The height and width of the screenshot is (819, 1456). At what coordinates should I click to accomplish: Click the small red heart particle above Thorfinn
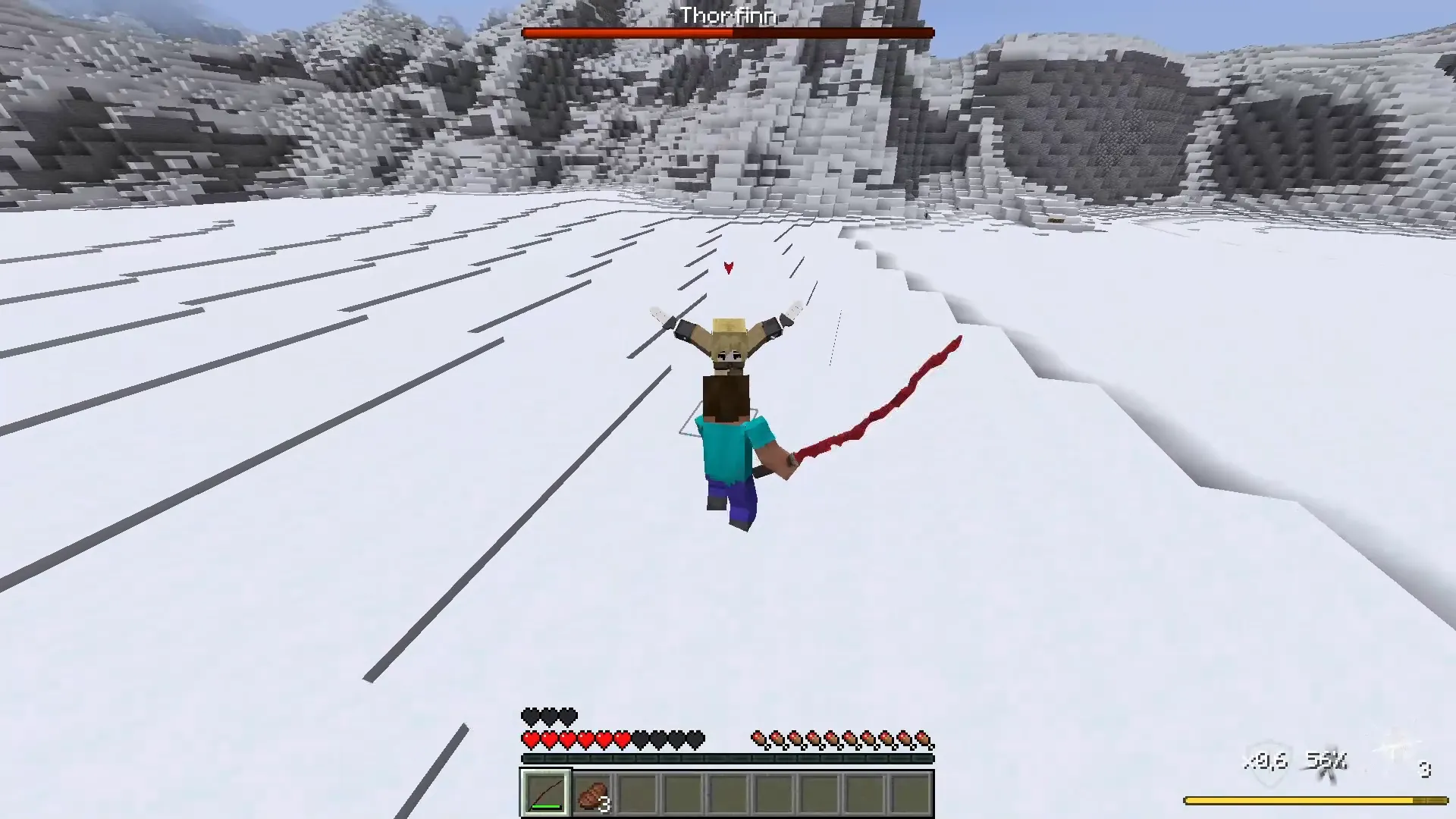727,267
